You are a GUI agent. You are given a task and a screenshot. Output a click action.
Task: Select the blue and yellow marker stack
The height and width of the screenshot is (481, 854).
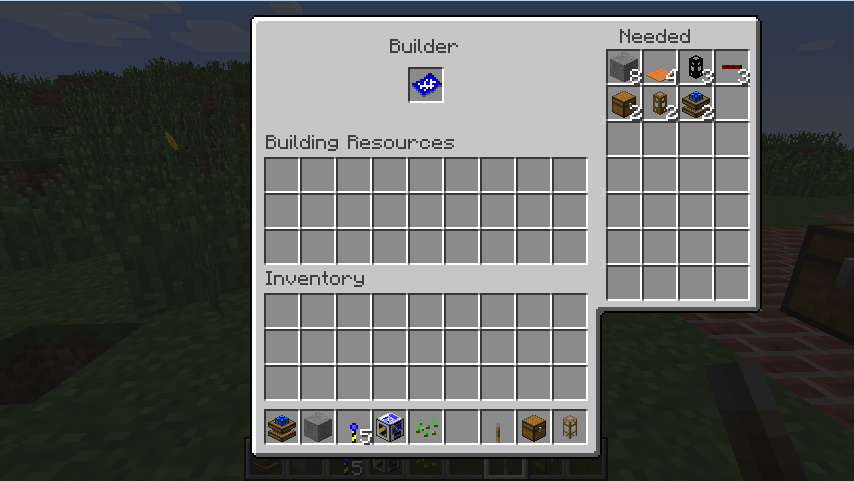354,428
